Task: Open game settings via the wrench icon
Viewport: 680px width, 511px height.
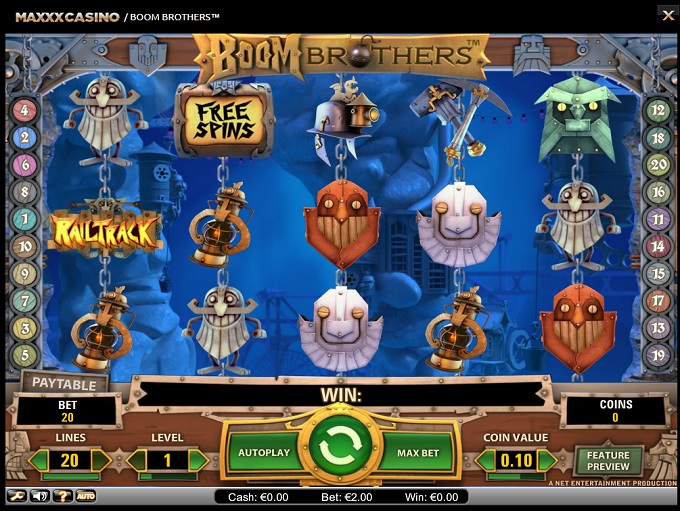Action: (17, 495)
